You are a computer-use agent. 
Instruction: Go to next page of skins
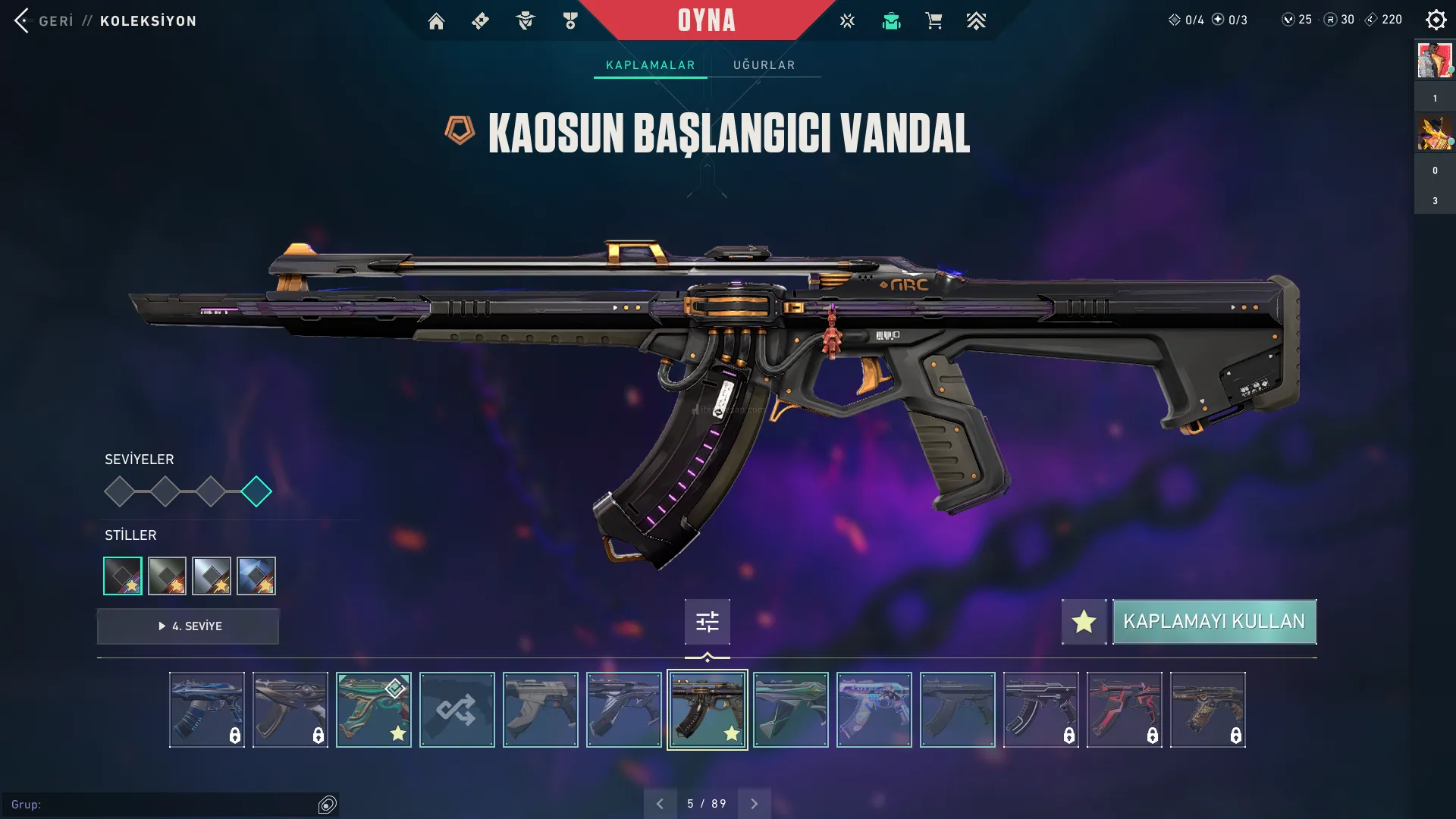pyautogui.click(x=754, y=804)
